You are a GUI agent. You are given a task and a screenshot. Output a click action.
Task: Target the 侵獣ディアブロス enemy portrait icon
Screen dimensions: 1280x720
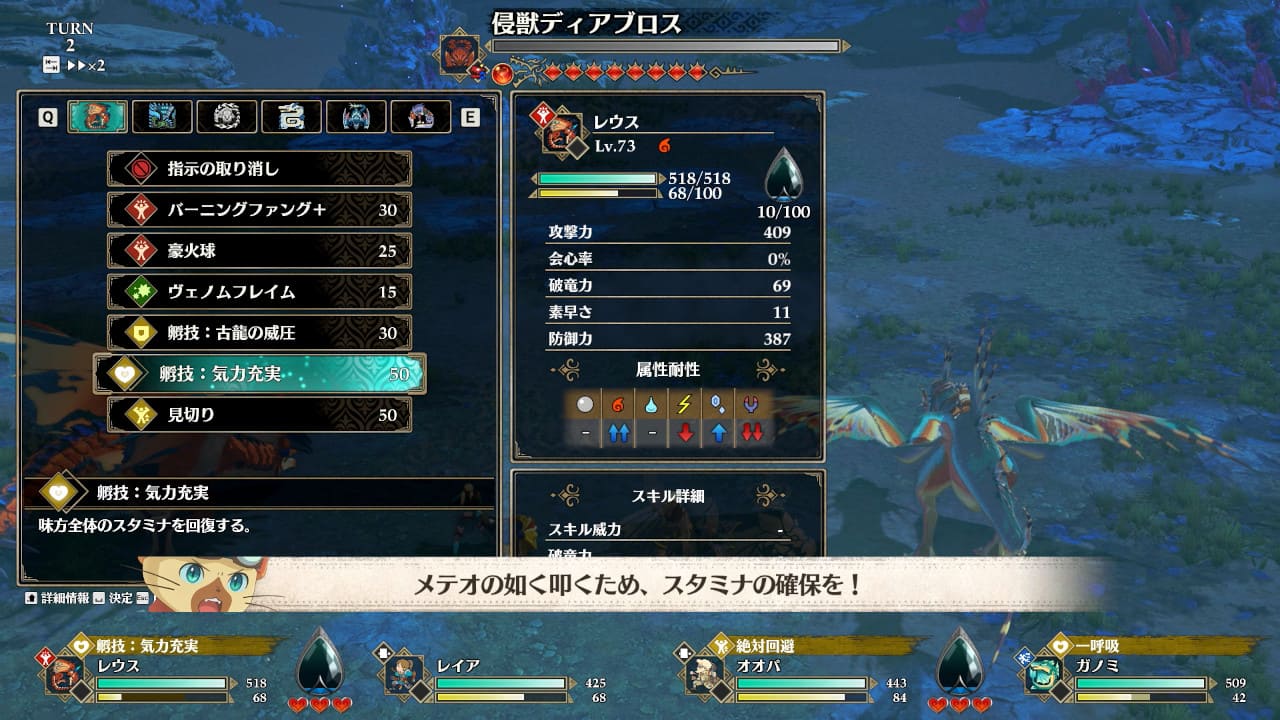click(461, 54)
